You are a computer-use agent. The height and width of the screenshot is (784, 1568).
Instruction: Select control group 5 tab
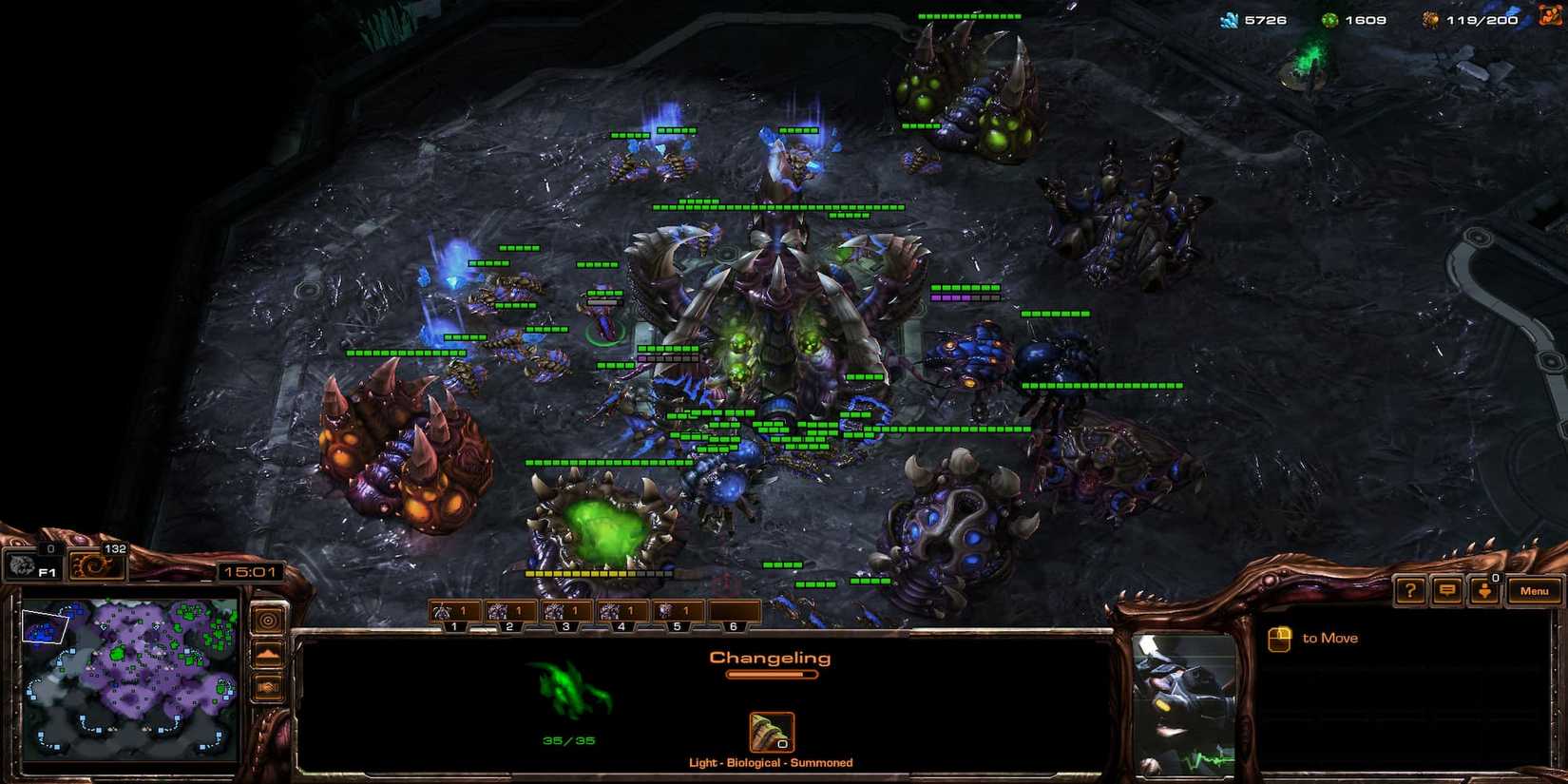tap(677, 626)
